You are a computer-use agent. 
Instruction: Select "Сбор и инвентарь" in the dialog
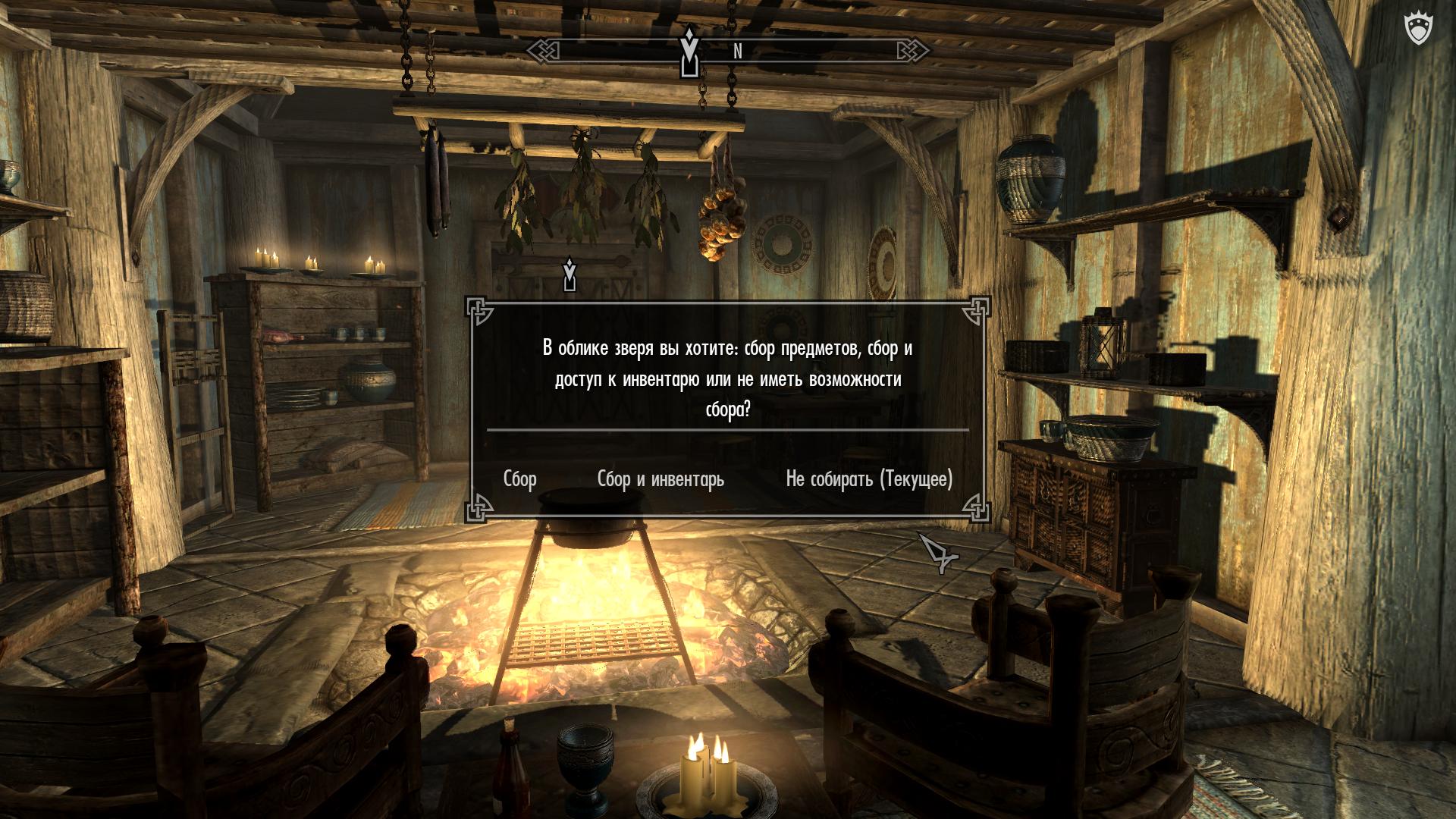point(661,479)
